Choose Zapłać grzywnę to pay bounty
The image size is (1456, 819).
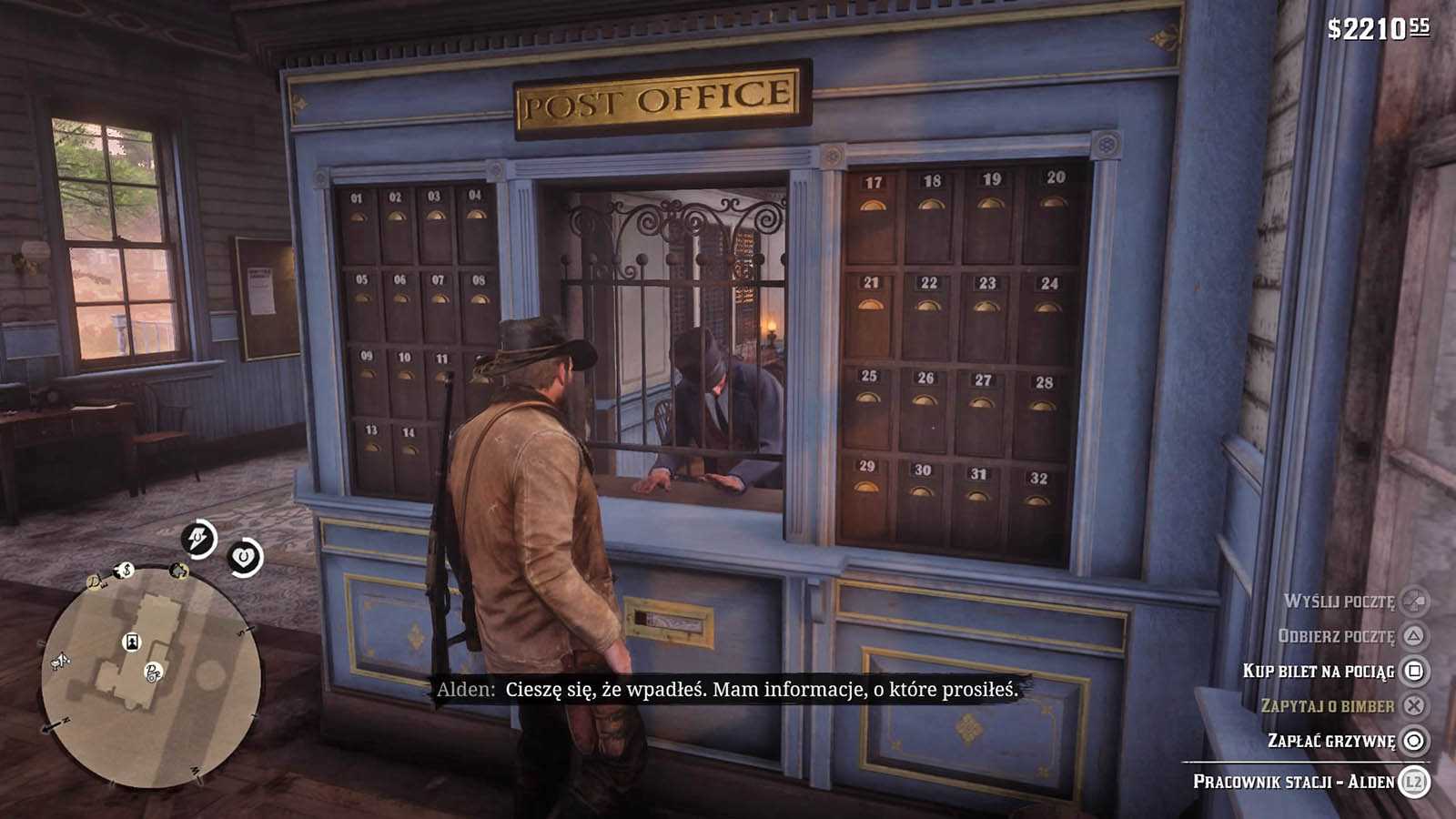1331,741
